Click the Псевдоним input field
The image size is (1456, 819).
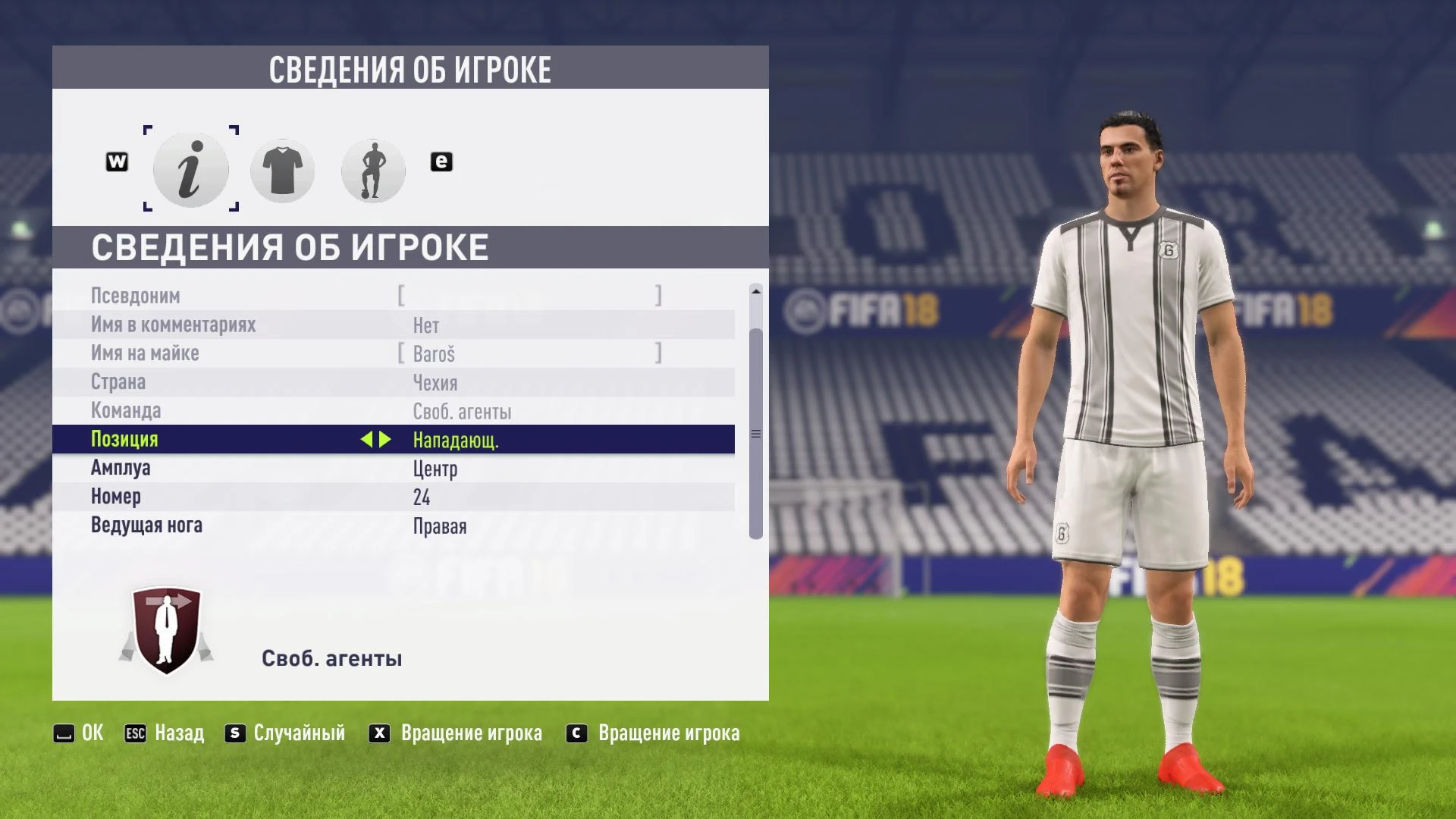[531, 296]
